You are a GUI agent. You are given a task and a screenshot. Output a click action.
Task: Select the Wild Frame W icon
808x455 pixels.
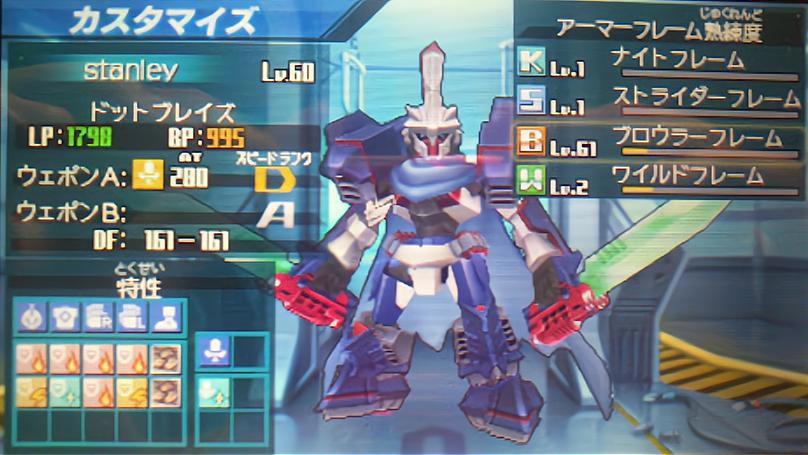point(532,178)
